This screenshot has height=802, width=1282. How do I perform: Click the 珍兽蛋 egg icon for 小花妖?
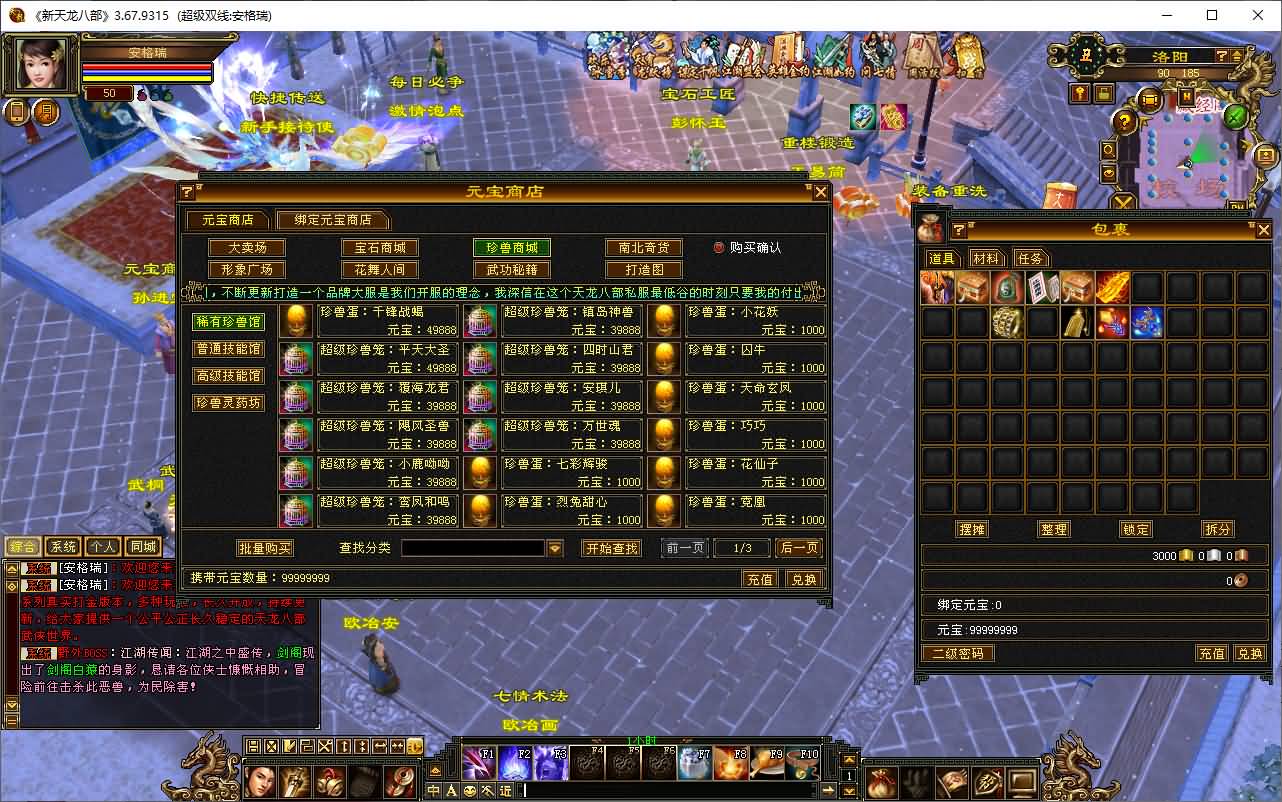point(665,323)
